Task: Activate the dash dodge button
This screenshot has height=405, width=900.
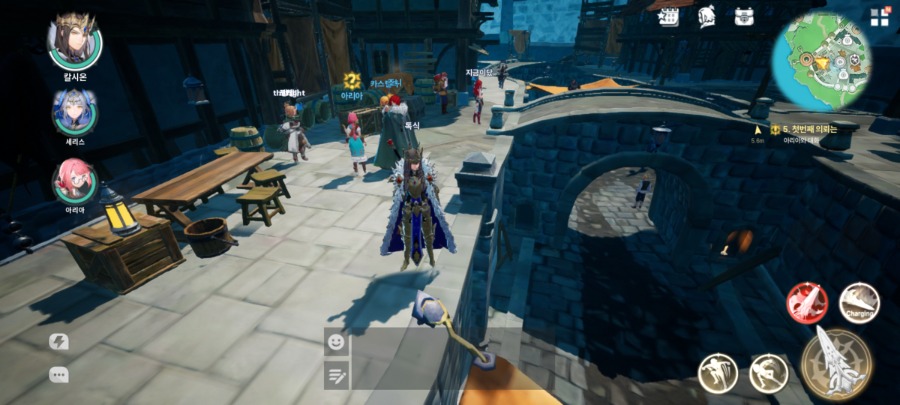Action: [x=768, y=373]
